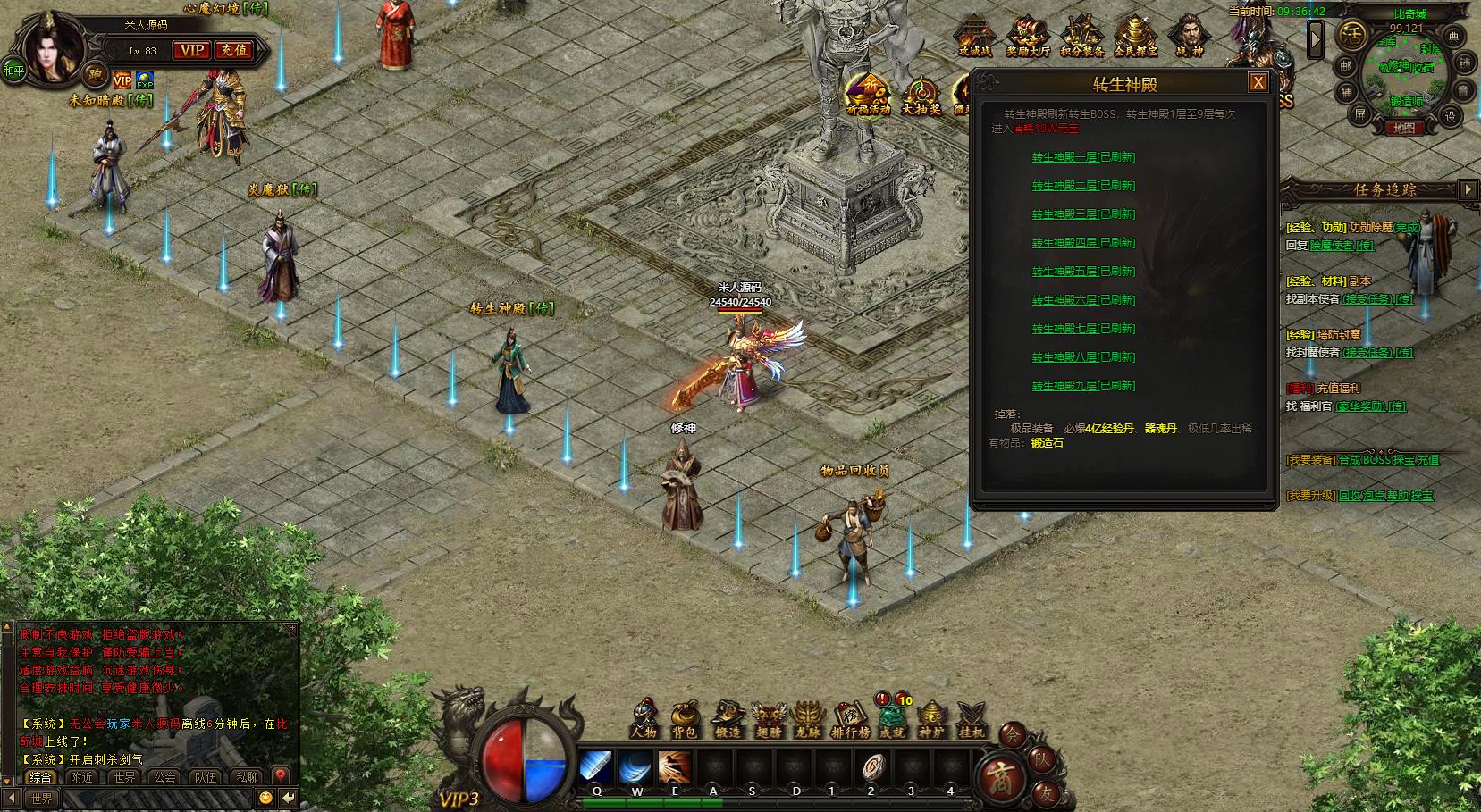The width and height of the screenshot is (1481, 812).
Task: Click the 充值 recharge button
Action: click(234, 50)
